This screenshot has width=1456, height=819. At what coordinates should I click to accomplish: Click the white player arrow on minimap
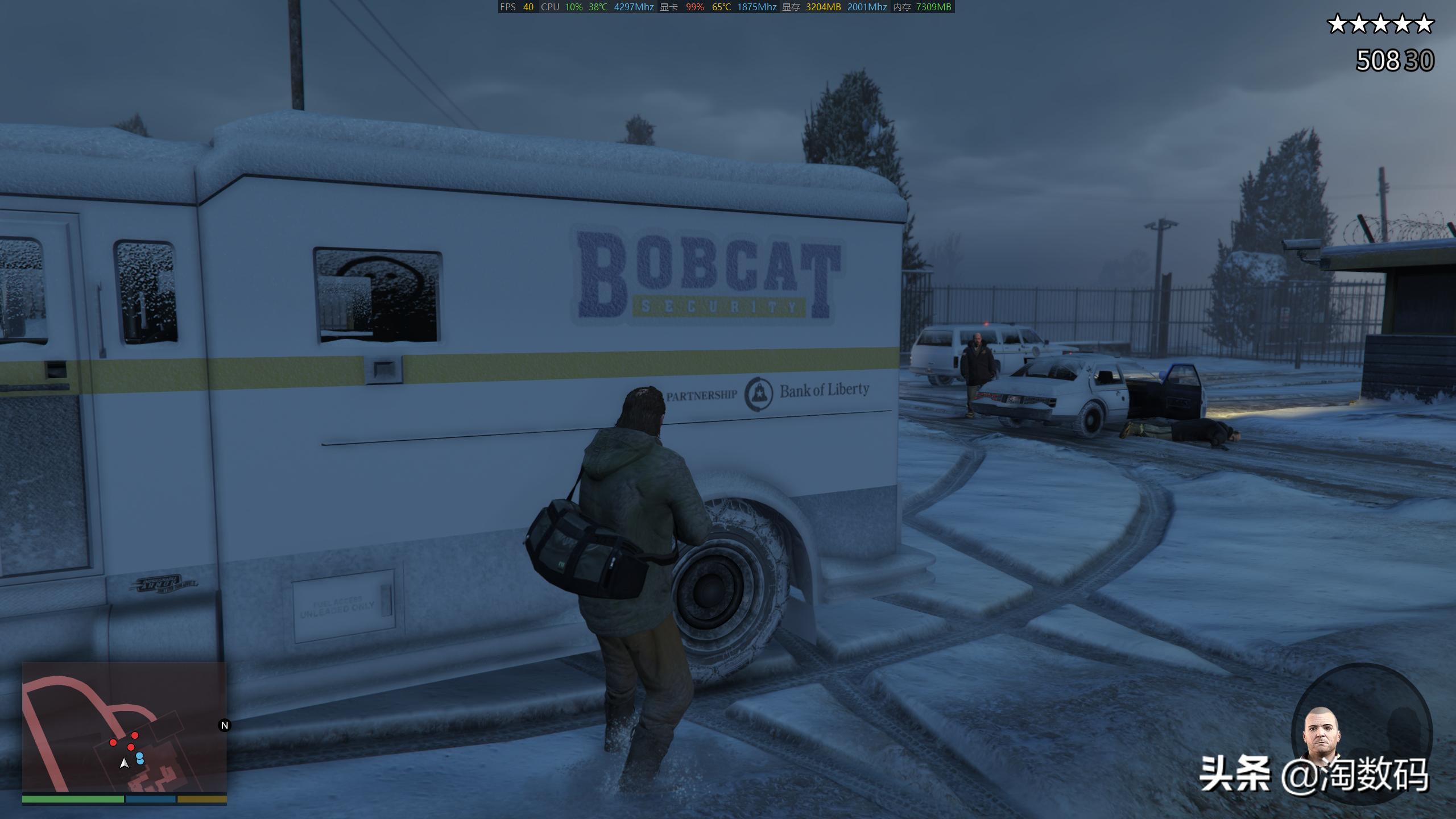point(124,764)
